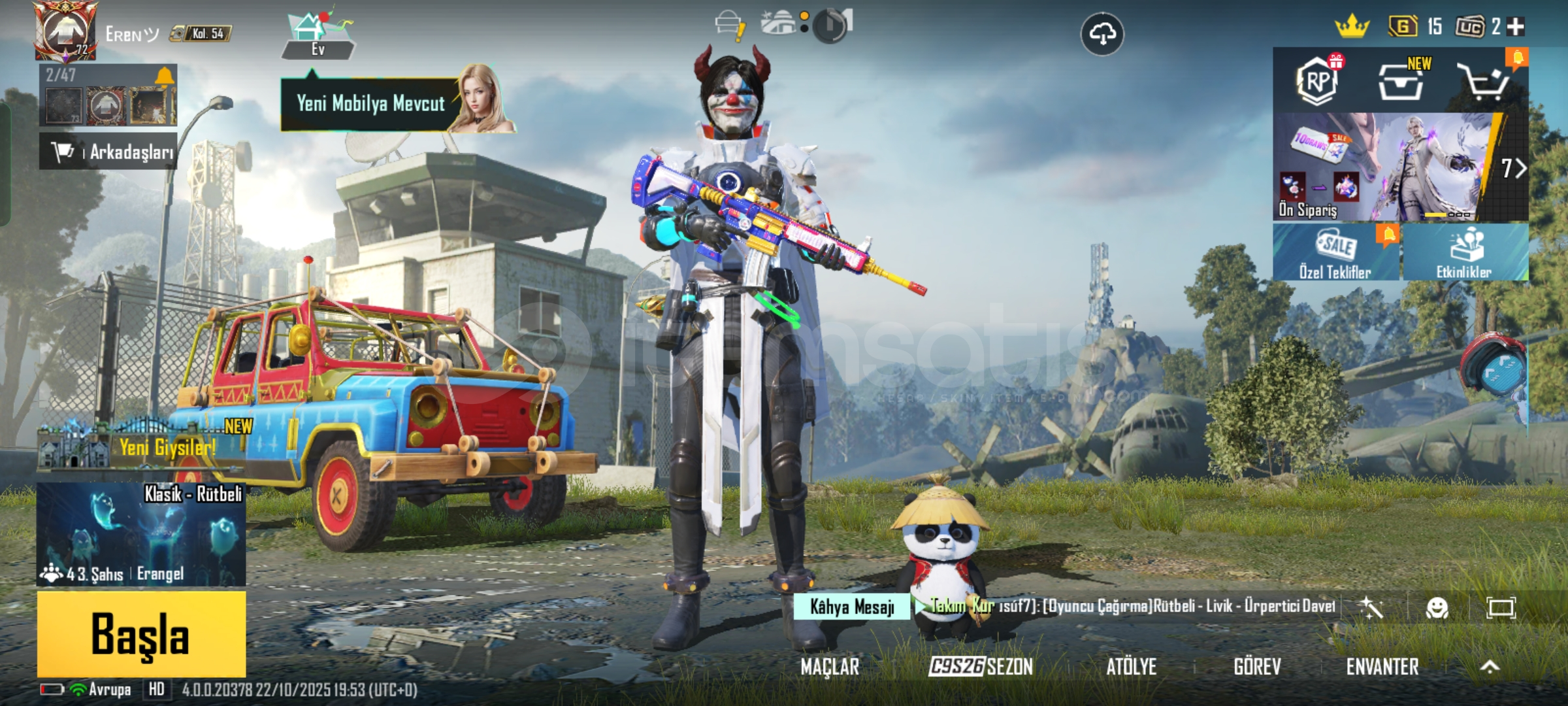The height and width of the screenshot is (706, 1568).
Task: Open the ENVANTER inventory
Action: pyautogui.click(x=1382, y=667)
